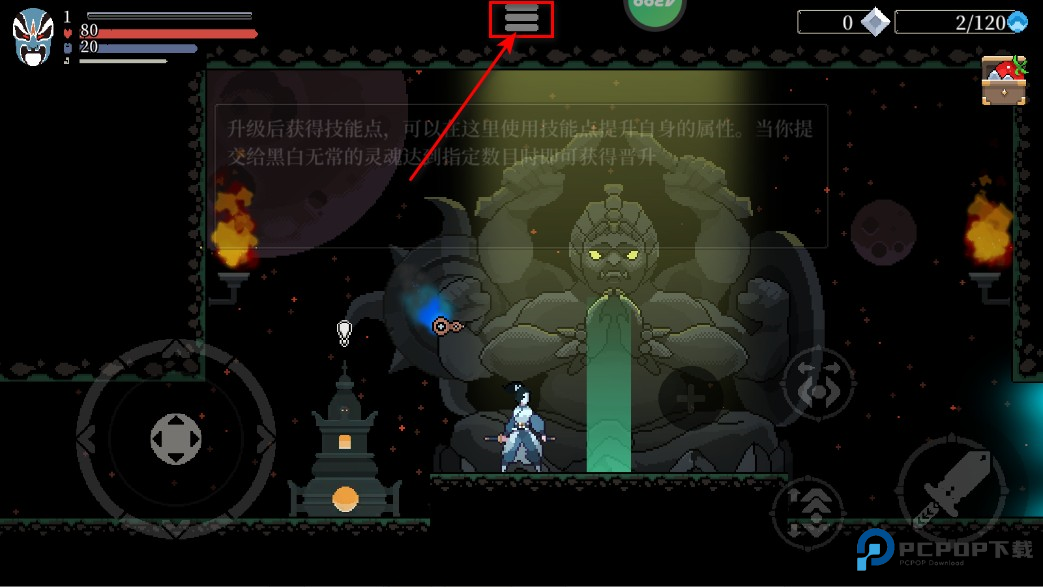Tap the virtual movement joystick
This screenshot has width=1043, height=587.
tap(176, 438)
